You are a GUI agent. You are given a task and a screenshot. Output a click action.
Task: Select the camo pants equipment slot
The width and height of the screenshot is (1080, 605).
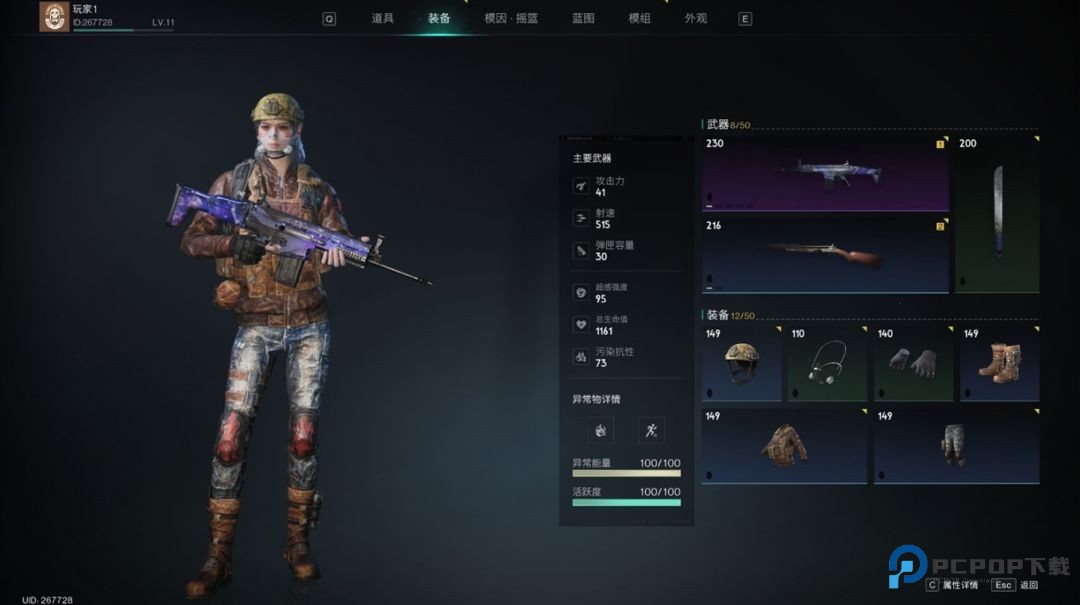956,445
